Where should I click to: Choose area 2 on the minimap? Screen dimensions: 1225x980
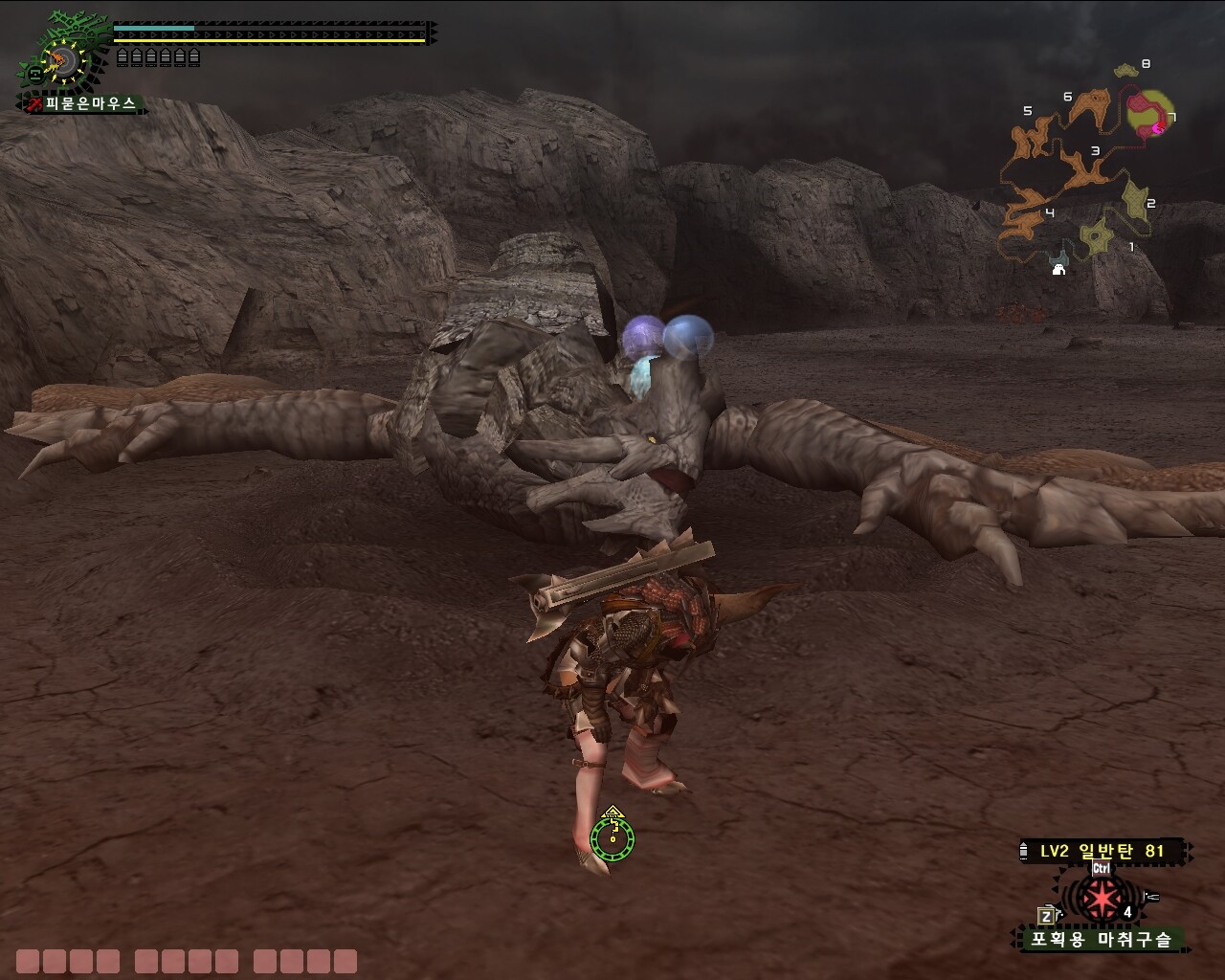(1135, 201)
